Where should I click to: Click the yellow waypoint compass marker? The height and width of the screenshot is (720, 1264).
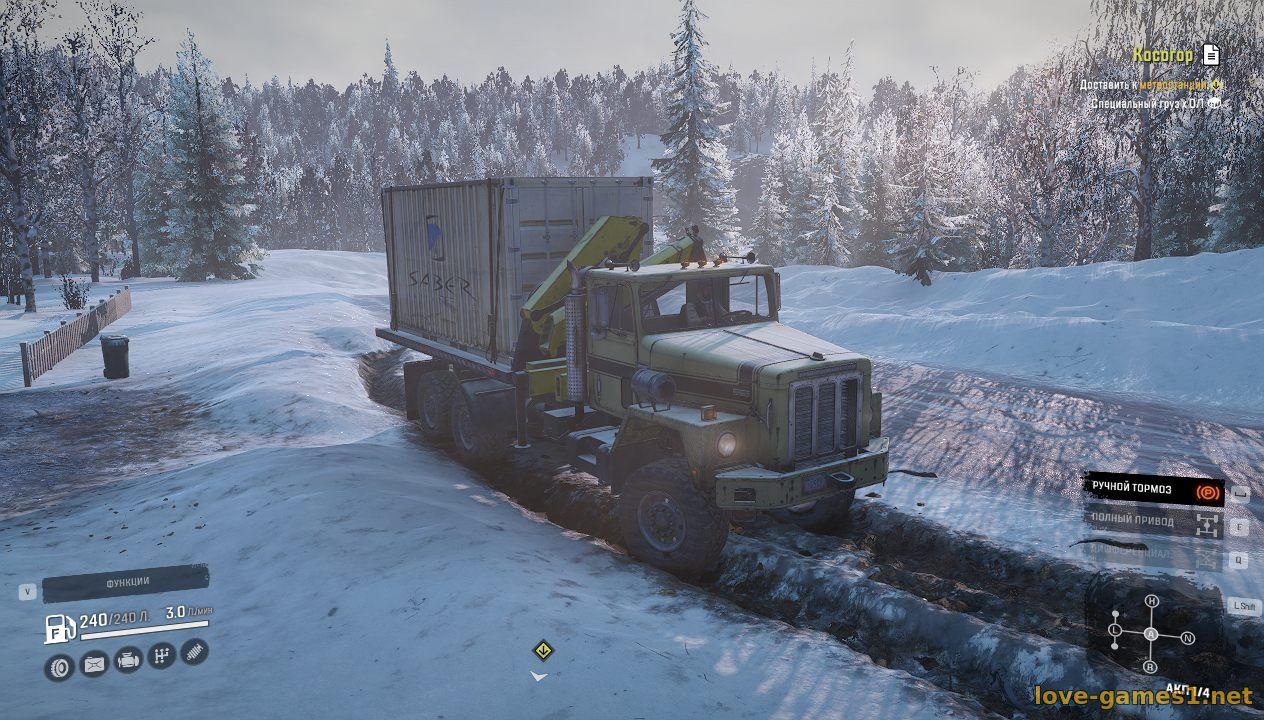pyautogui.click(x=542, y=649)
